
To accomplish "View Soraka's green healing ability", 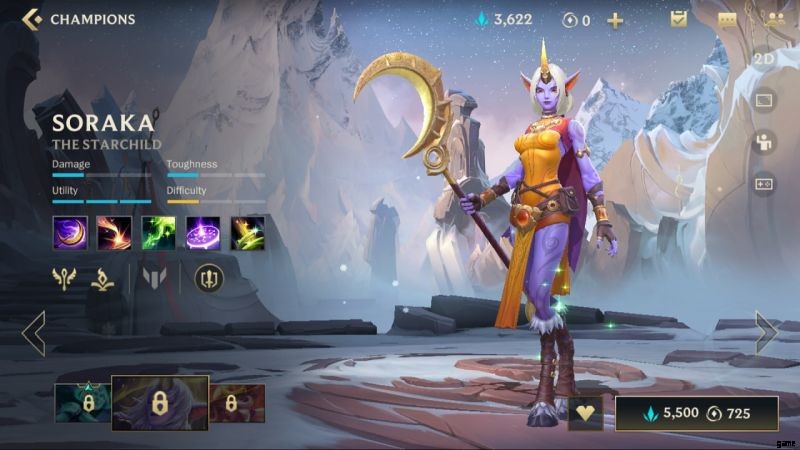I will point(158,233).
